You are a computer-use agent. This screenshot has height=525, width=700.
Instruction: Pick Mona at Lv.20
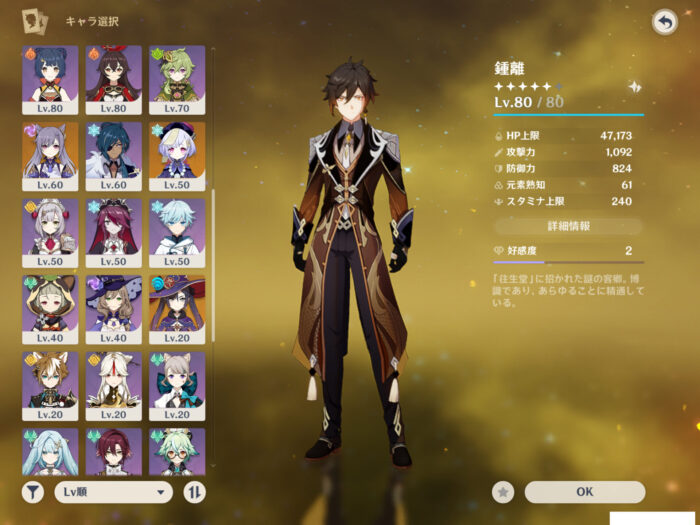[177, 310]
